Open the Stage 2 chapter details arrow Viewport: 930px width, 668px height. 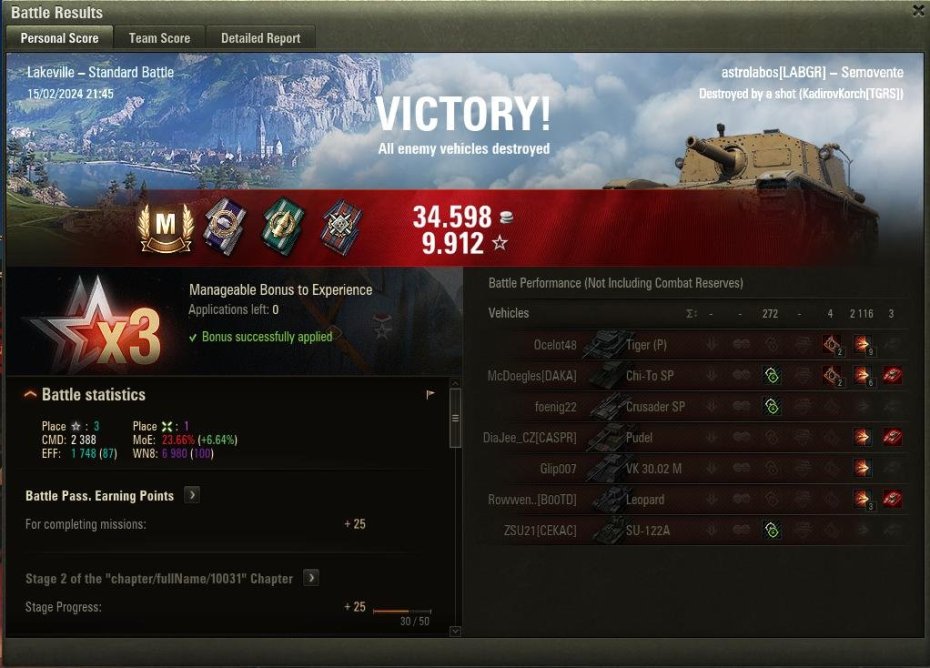point(311,578)
